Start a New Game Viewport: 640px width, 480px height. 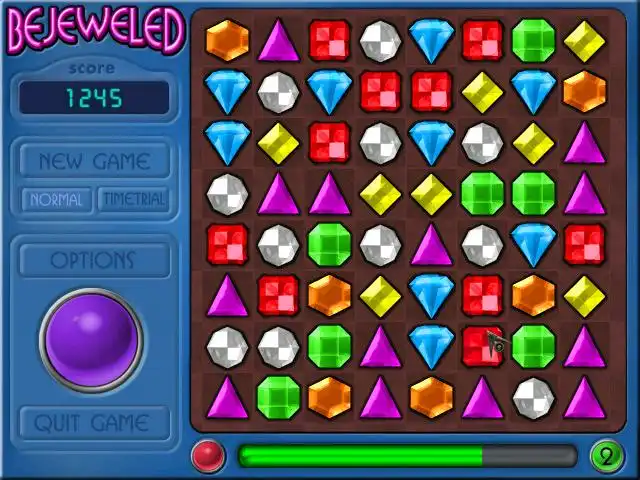[x=94, y=161]
